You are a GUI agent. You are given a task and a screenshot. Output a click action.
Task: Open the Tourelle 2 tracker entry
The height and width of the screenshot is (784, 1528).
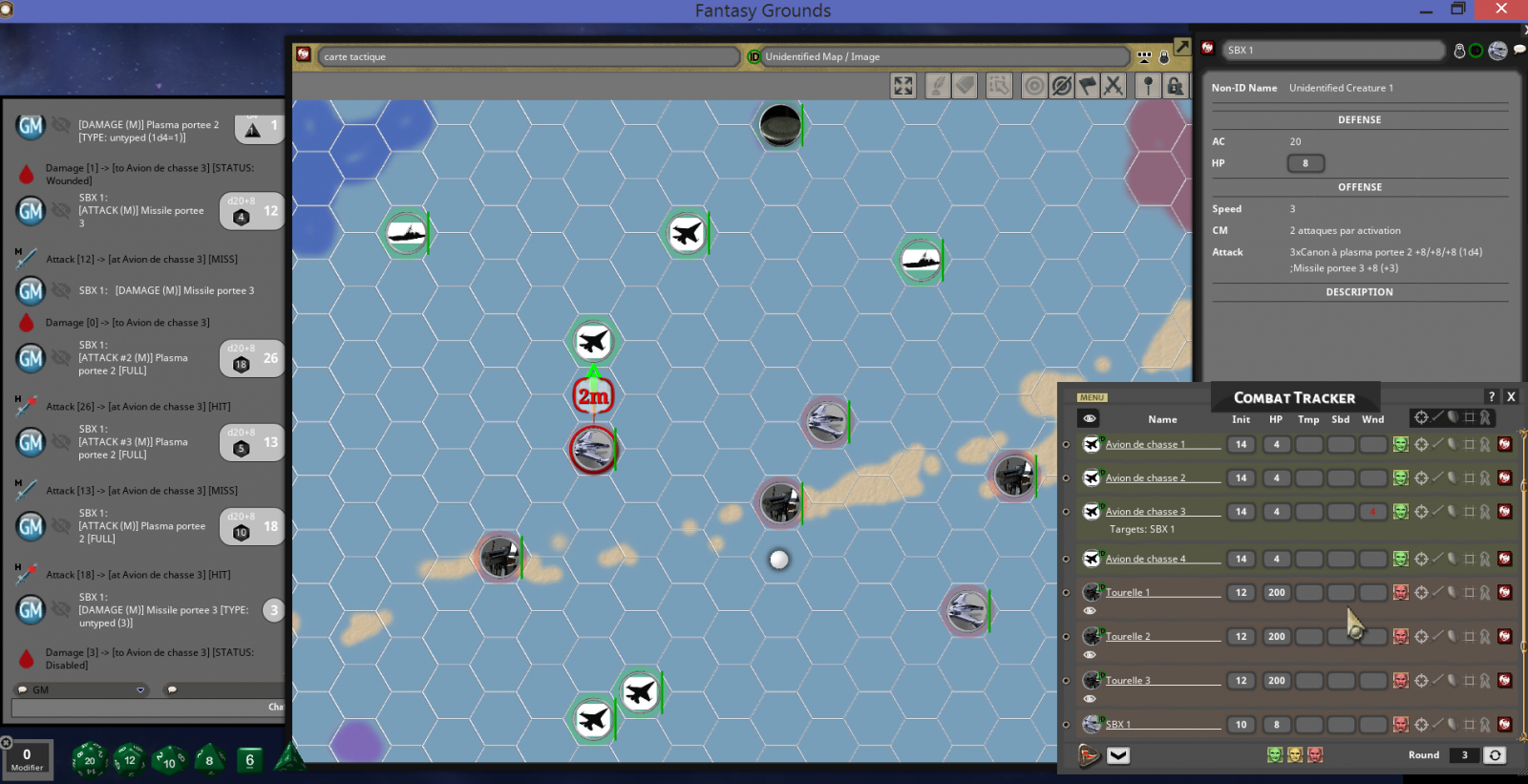pyautogui.click(x=1128, y=636)
